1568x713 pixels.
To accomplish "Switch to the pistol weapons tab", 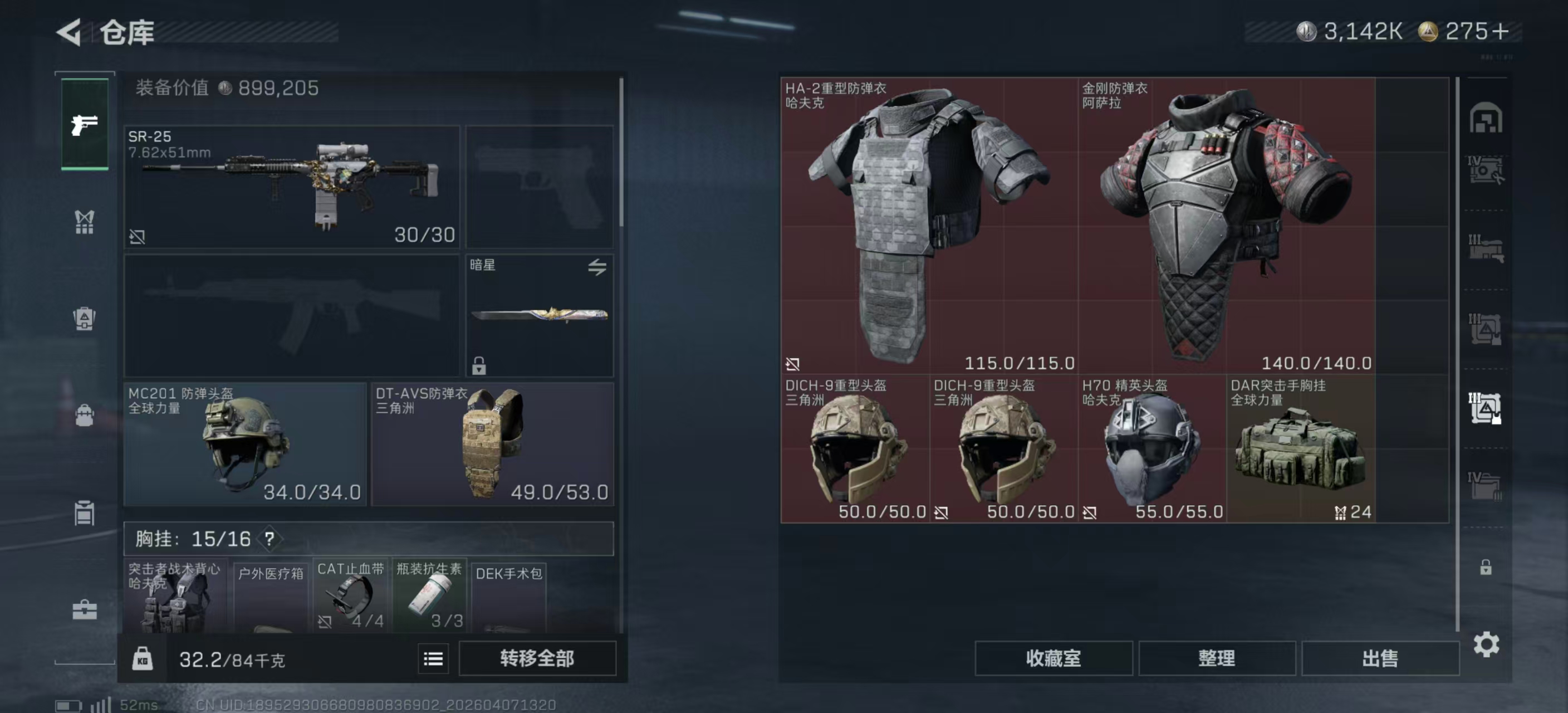I will [85, 124].
